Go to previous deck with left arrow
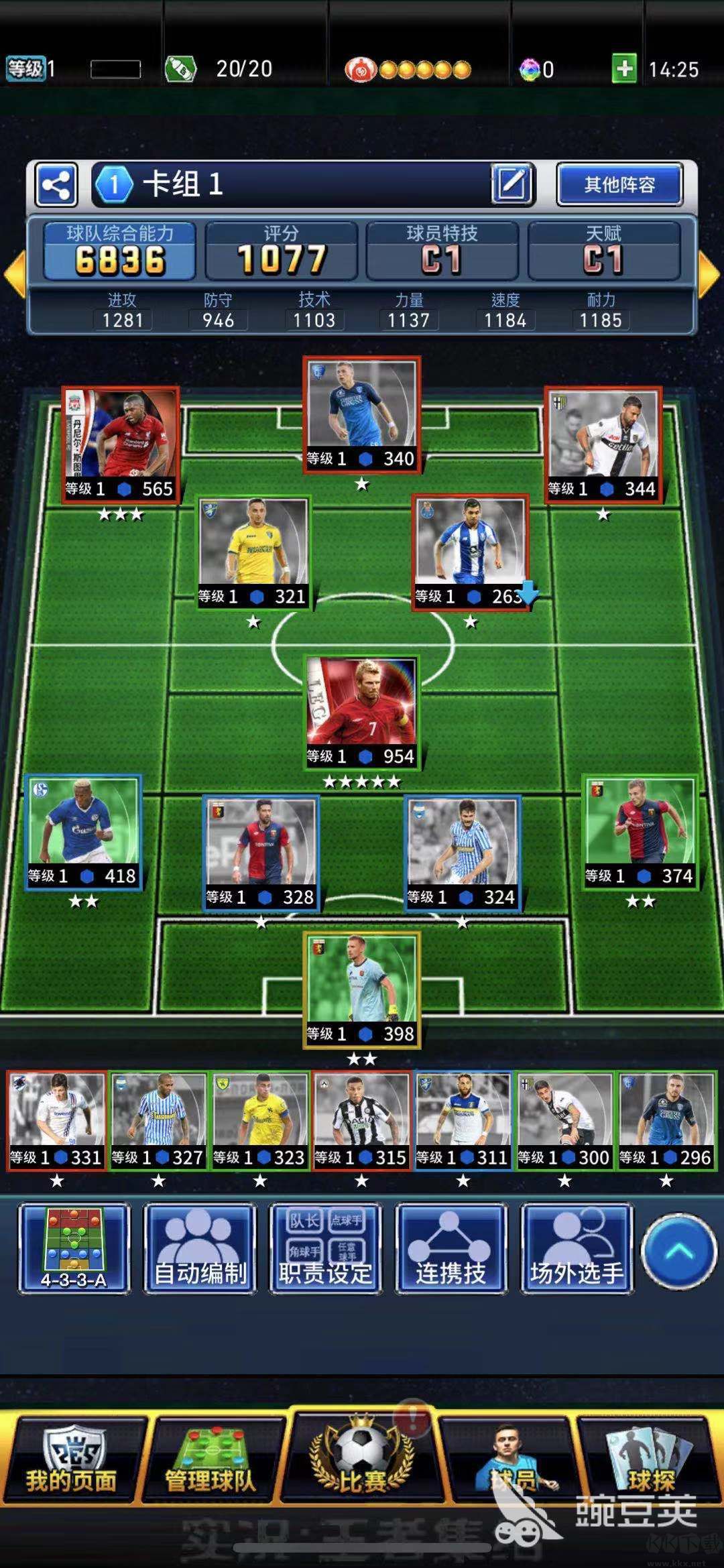724x1568 pixels. click(x=14, y=275)
